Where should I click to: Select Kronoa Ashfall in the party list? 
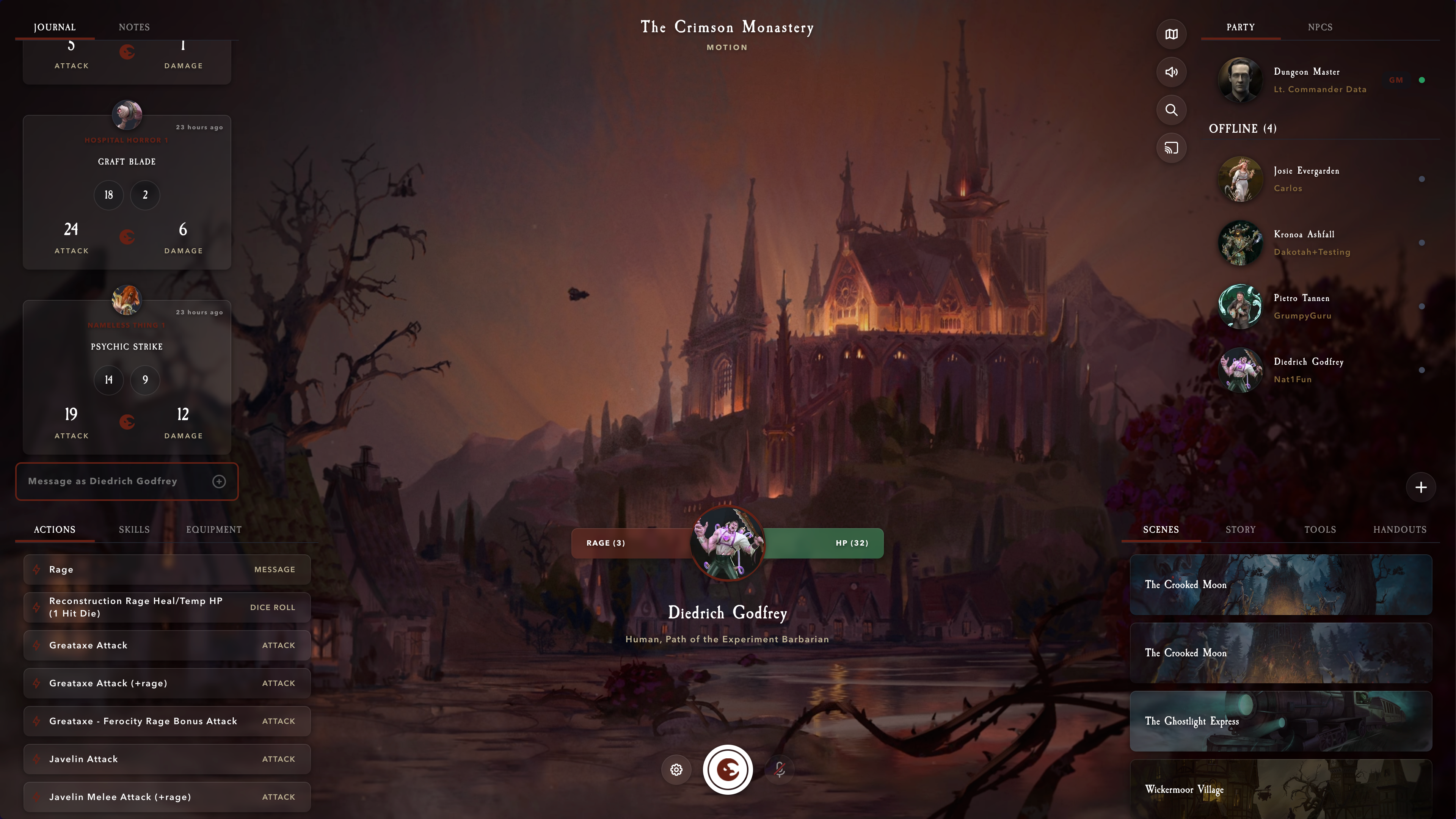tap(1304, 243)
